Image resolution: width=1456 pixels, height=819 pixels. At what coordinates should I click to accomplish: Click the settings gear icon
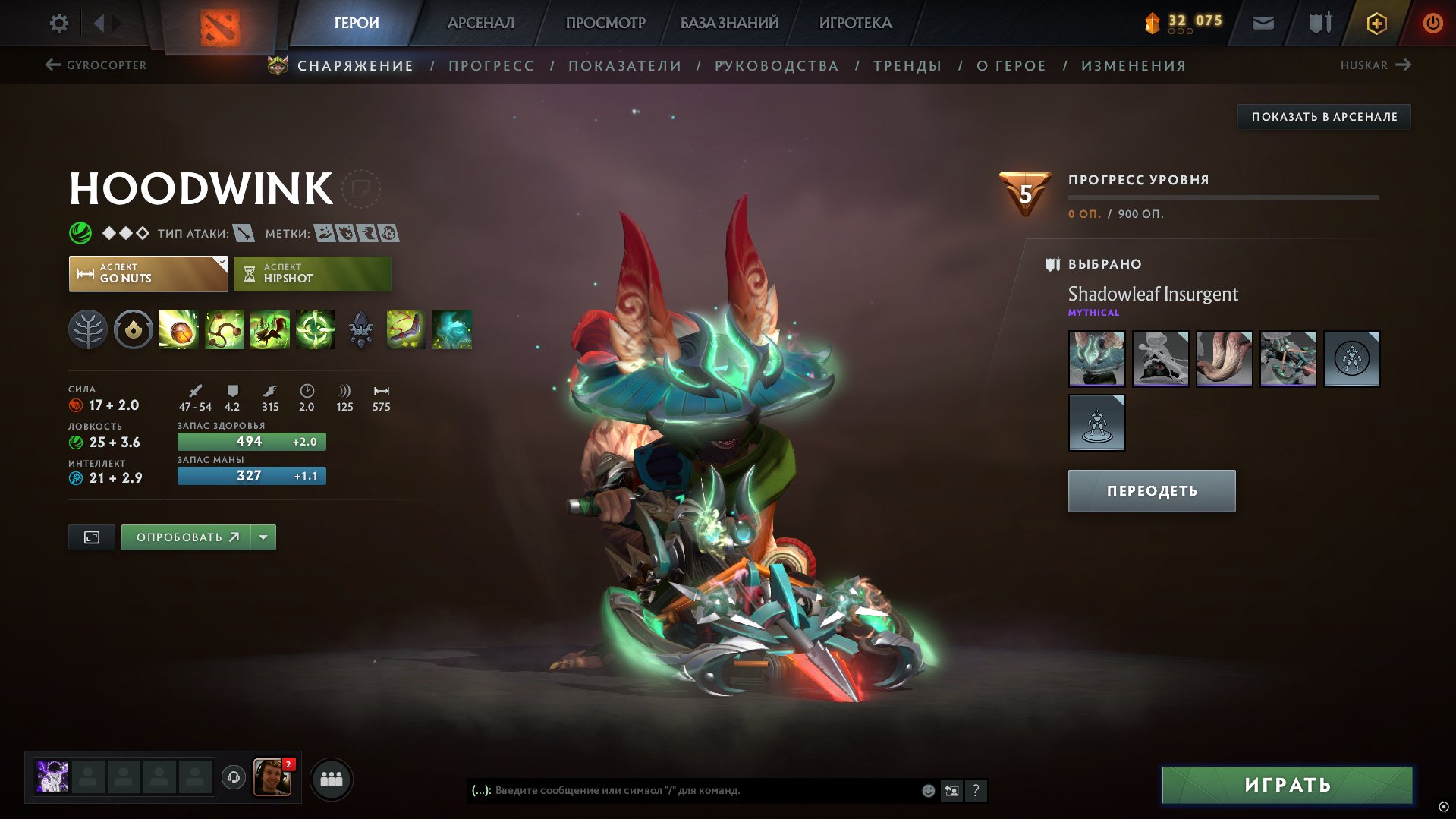pyautogui.click(x=58, y=22)
